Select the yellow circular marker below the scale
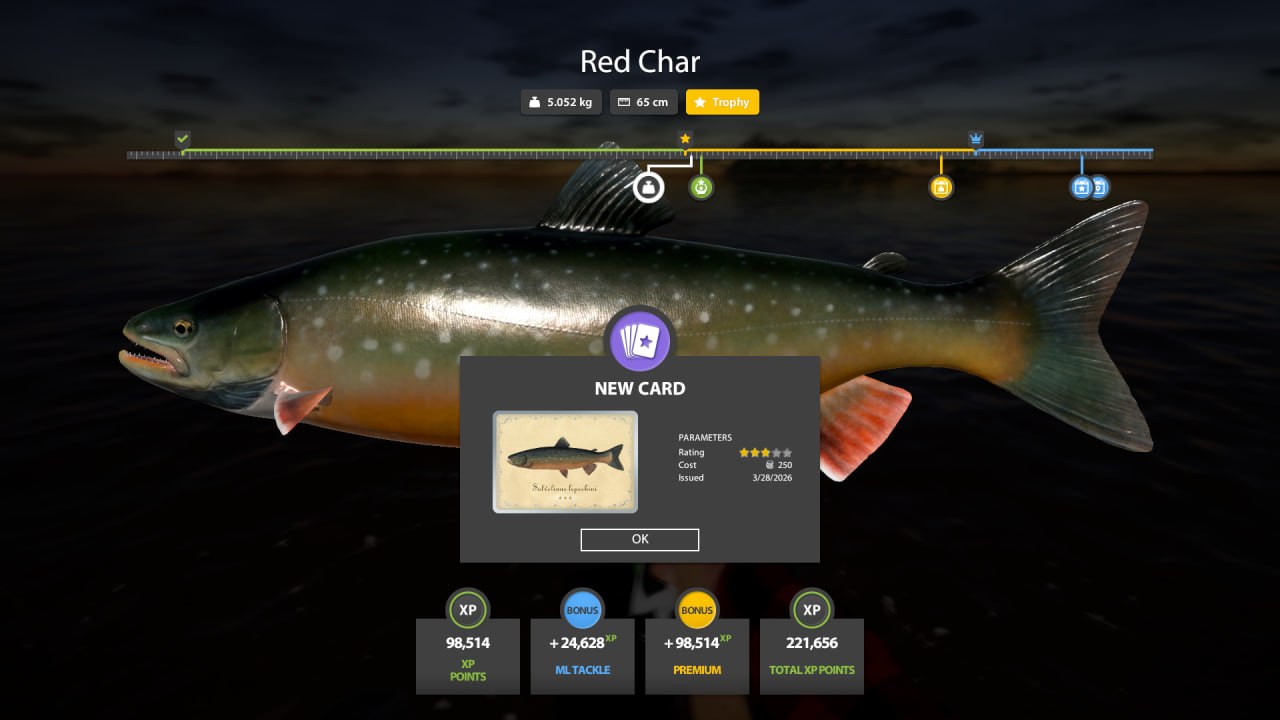This screenshot has width=1280, height=720. click(x=940, y=187)
